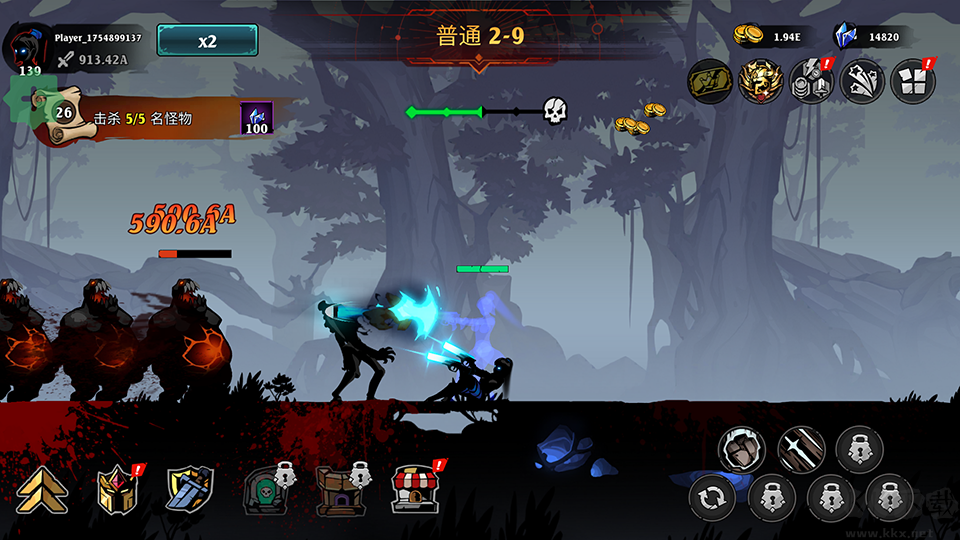Screen dimensions: 960x540
Task: Open the sword and shield menu
Action: (x=188, y=490)
